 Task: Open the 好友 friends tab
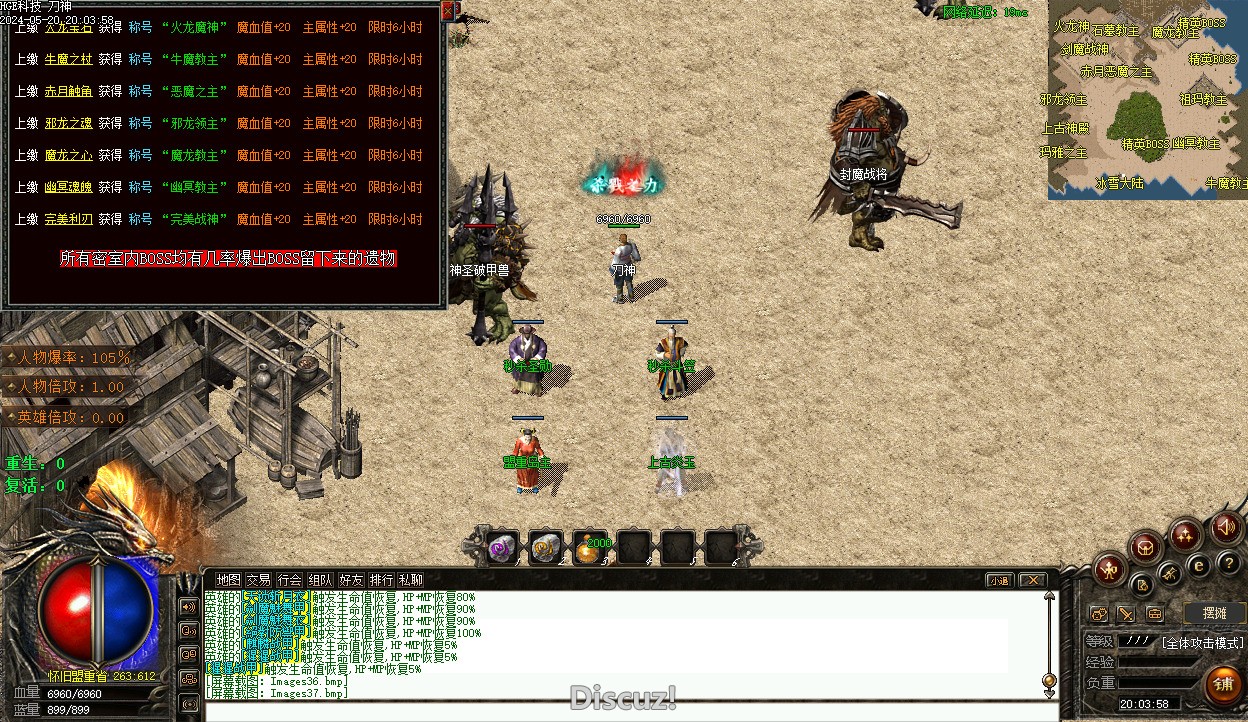pyautogui.click(x=351, y=580)
